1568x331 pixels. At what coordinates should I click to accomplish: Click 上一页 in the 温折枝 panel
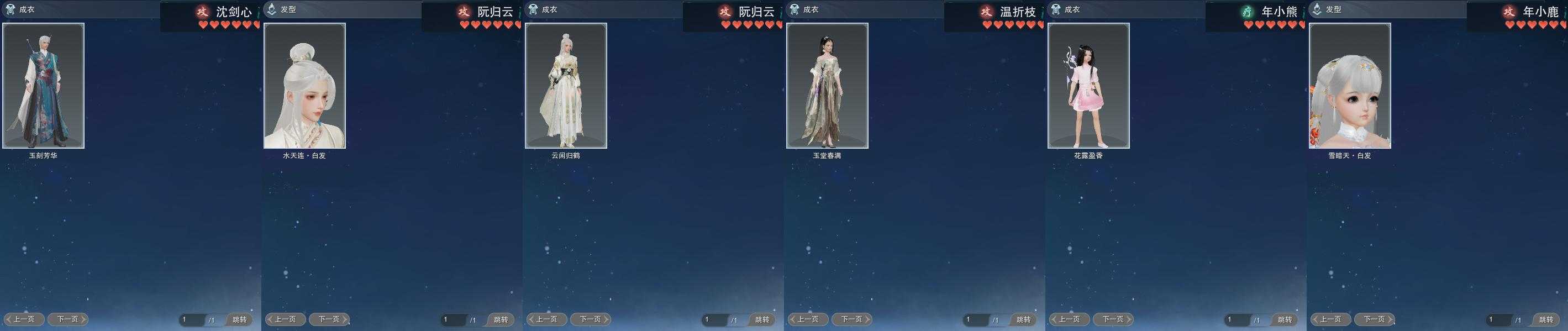tap(808, 319)
